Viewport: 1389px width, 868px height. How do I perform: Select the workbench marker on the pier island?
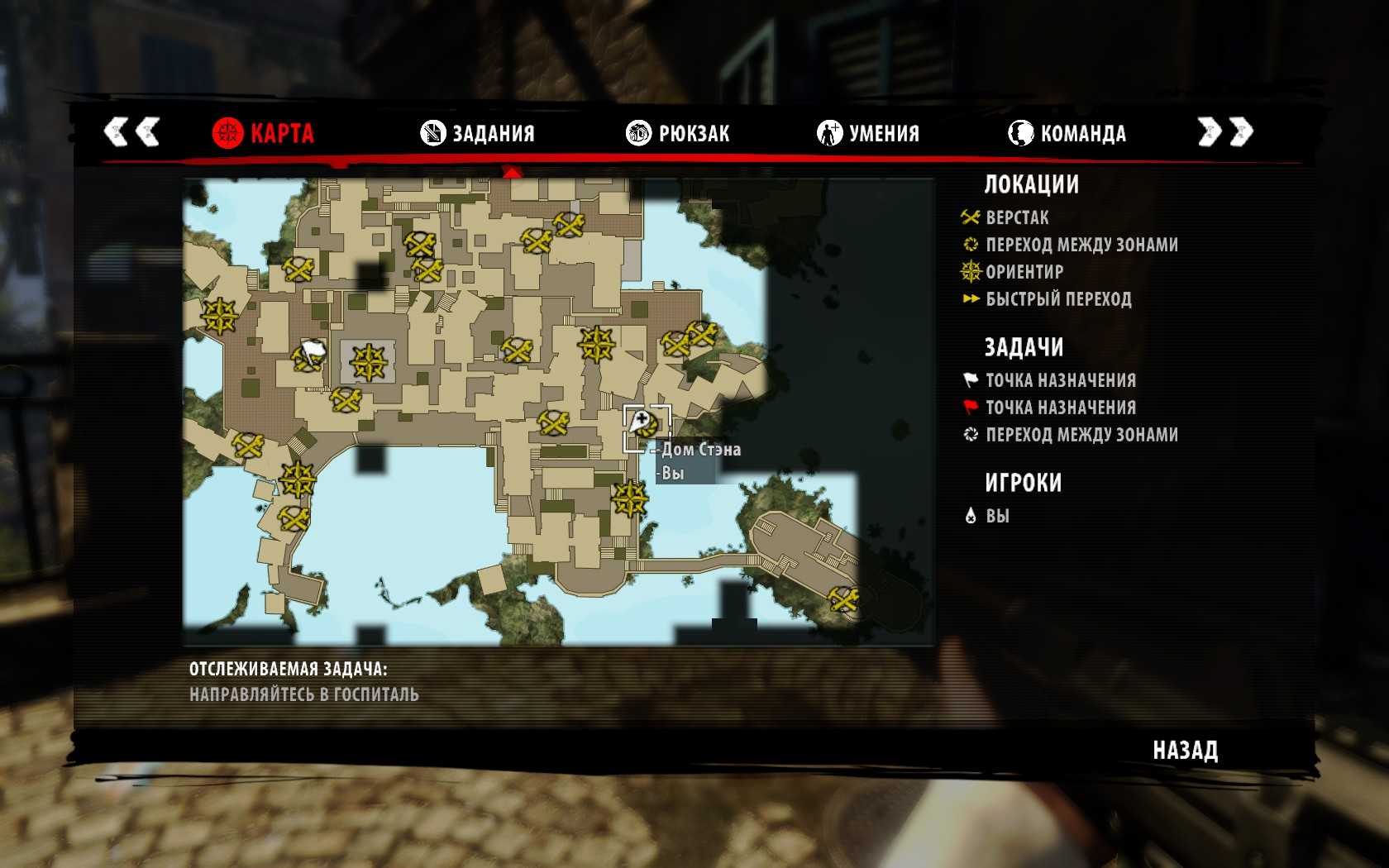[x=843, y=599]
